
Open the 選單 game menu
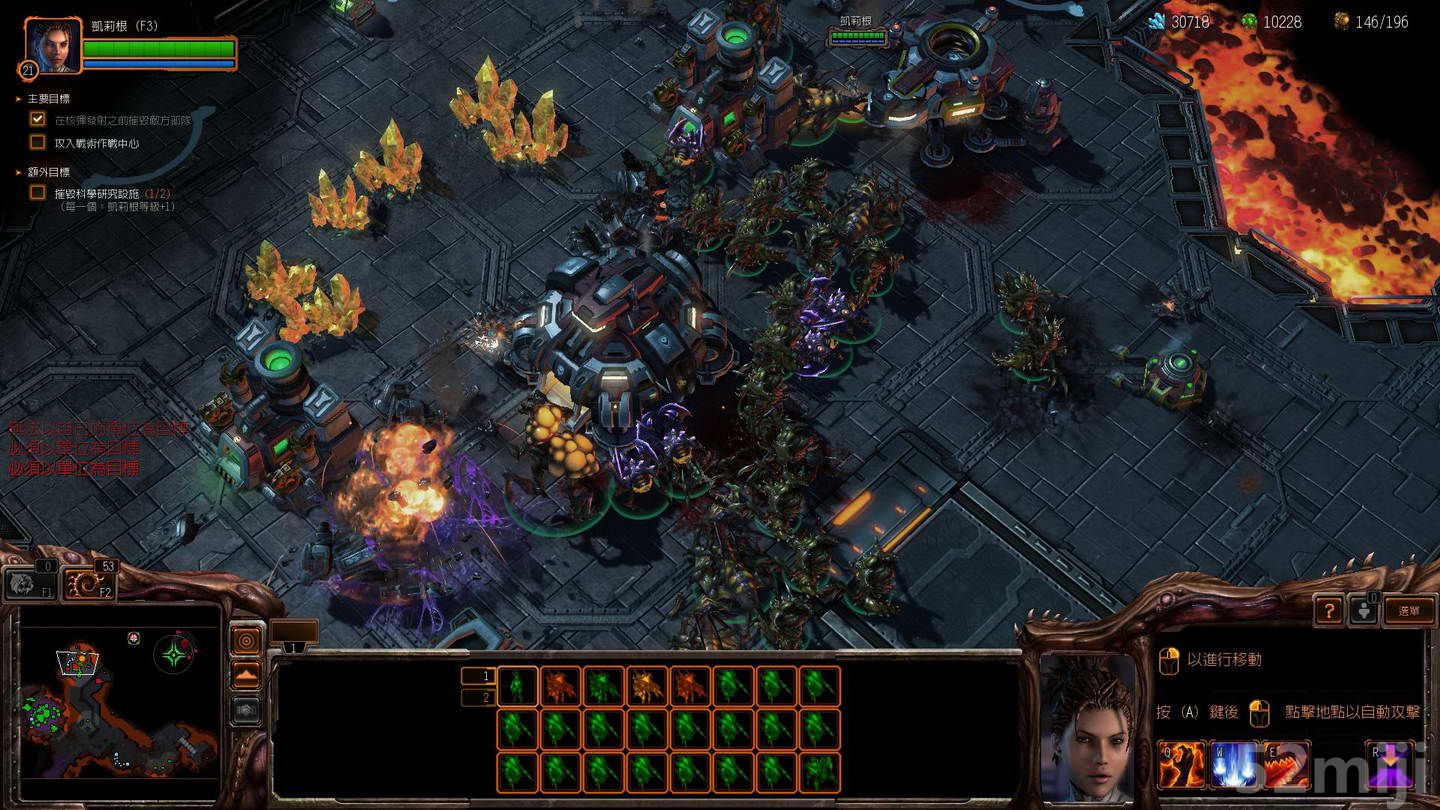(1410, 611)
